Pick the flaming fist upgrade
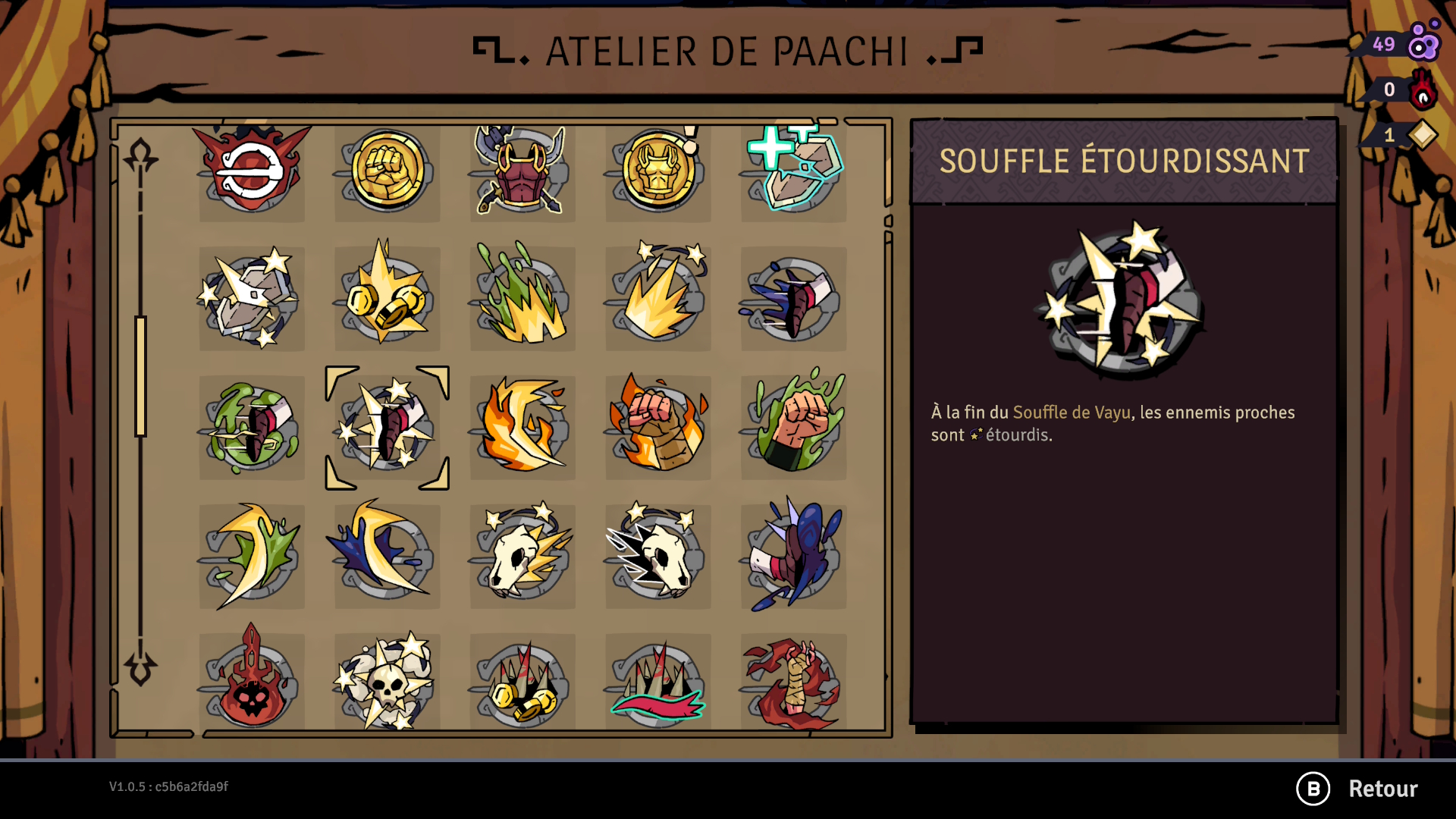Screen dimensions: 1456x819 pos(658,428)
